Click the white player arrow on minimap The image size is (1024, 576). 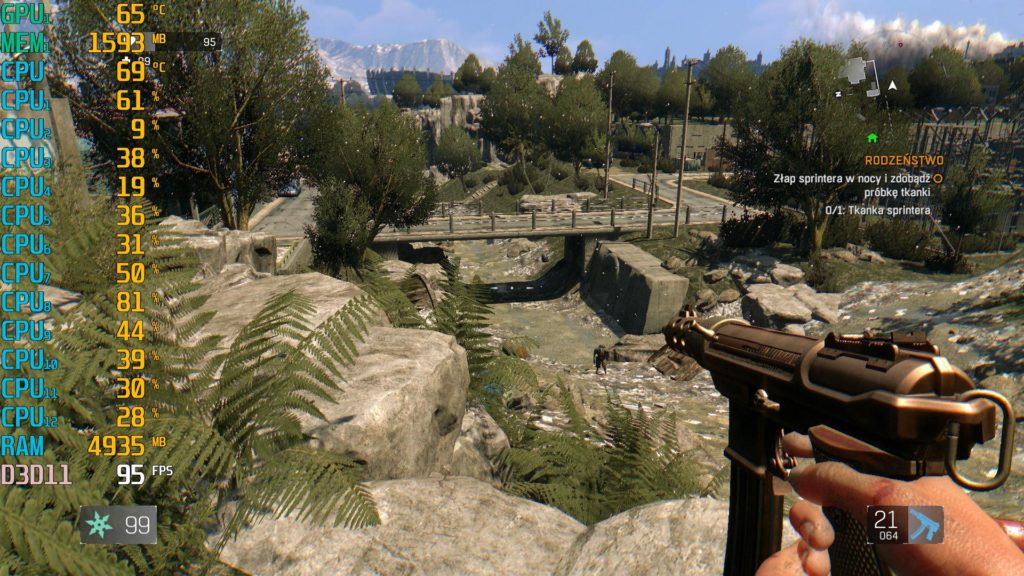(892, 86)
